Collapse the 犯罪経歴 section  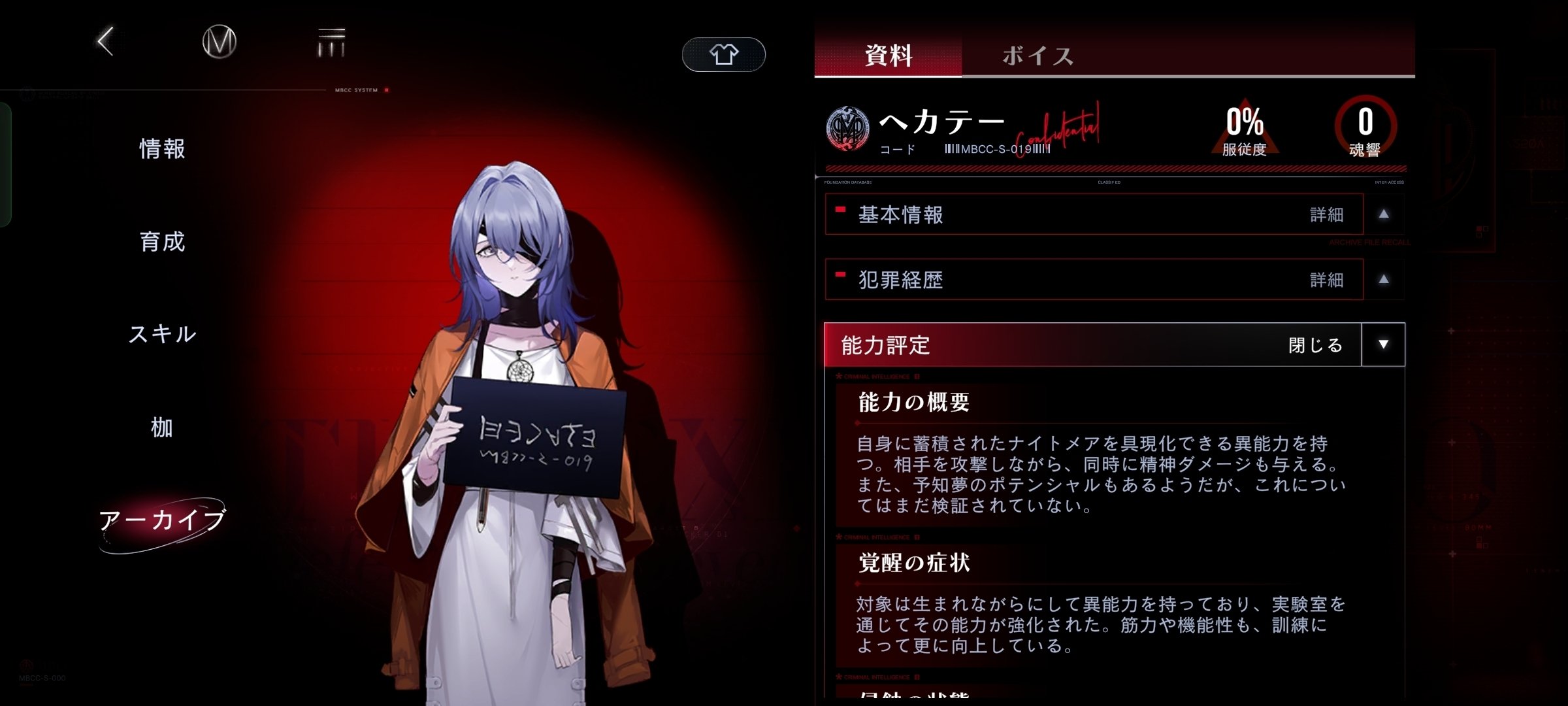(x=1384, y=279)
